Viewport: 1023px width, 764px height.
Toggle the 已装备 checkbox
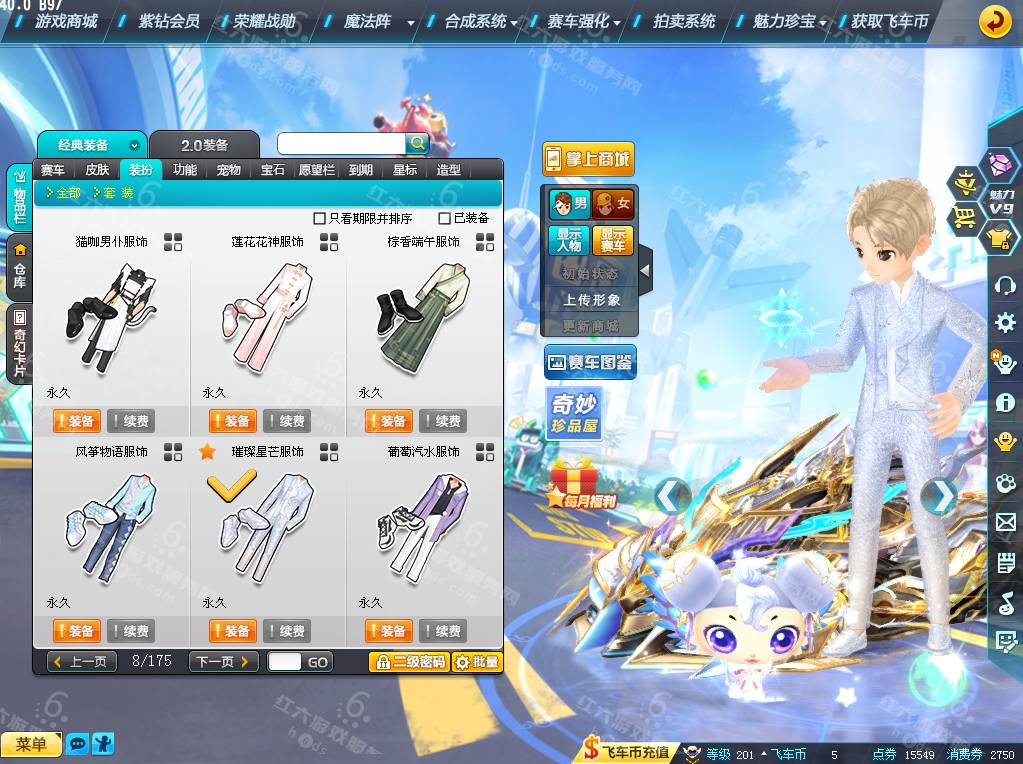445,218
